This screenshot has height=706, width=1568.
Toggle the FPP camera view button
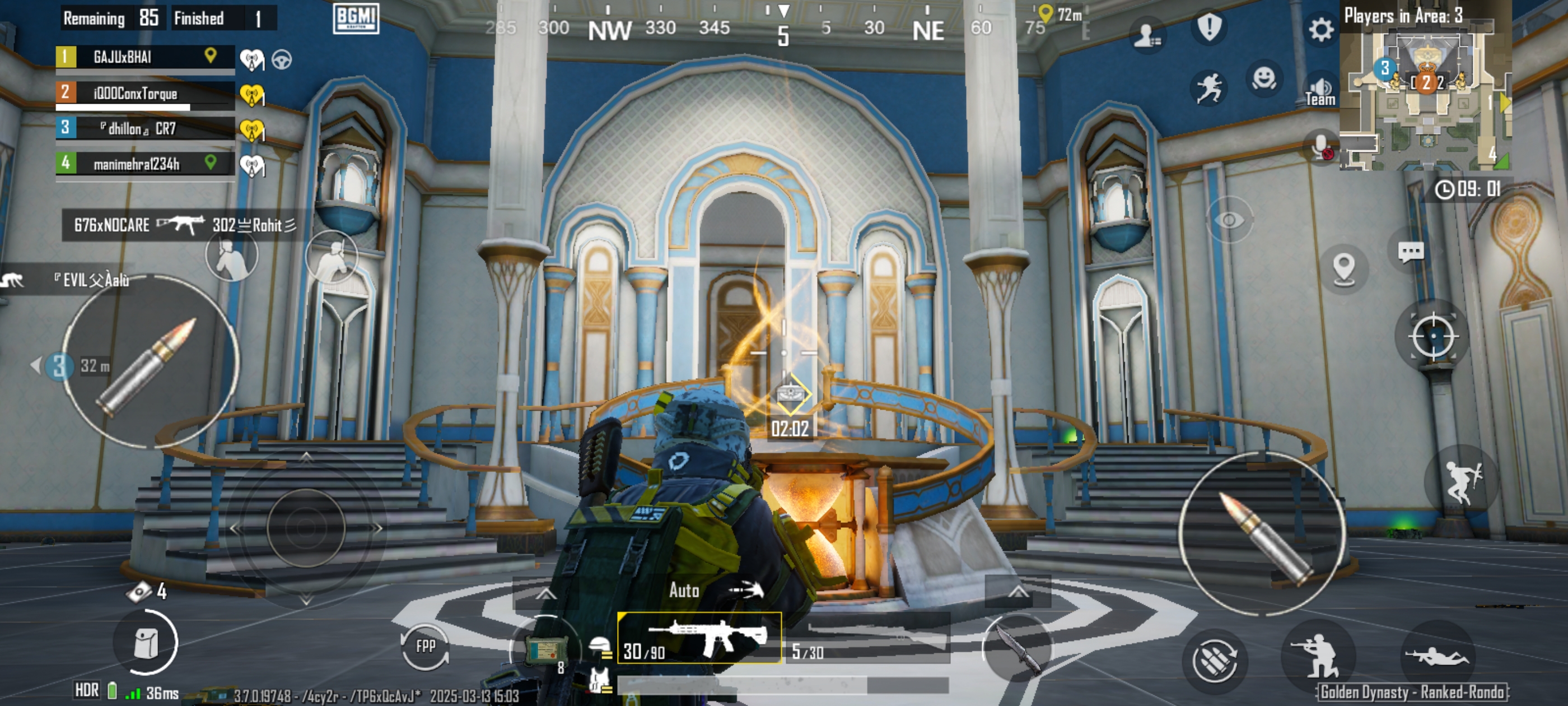click(426, 647)
